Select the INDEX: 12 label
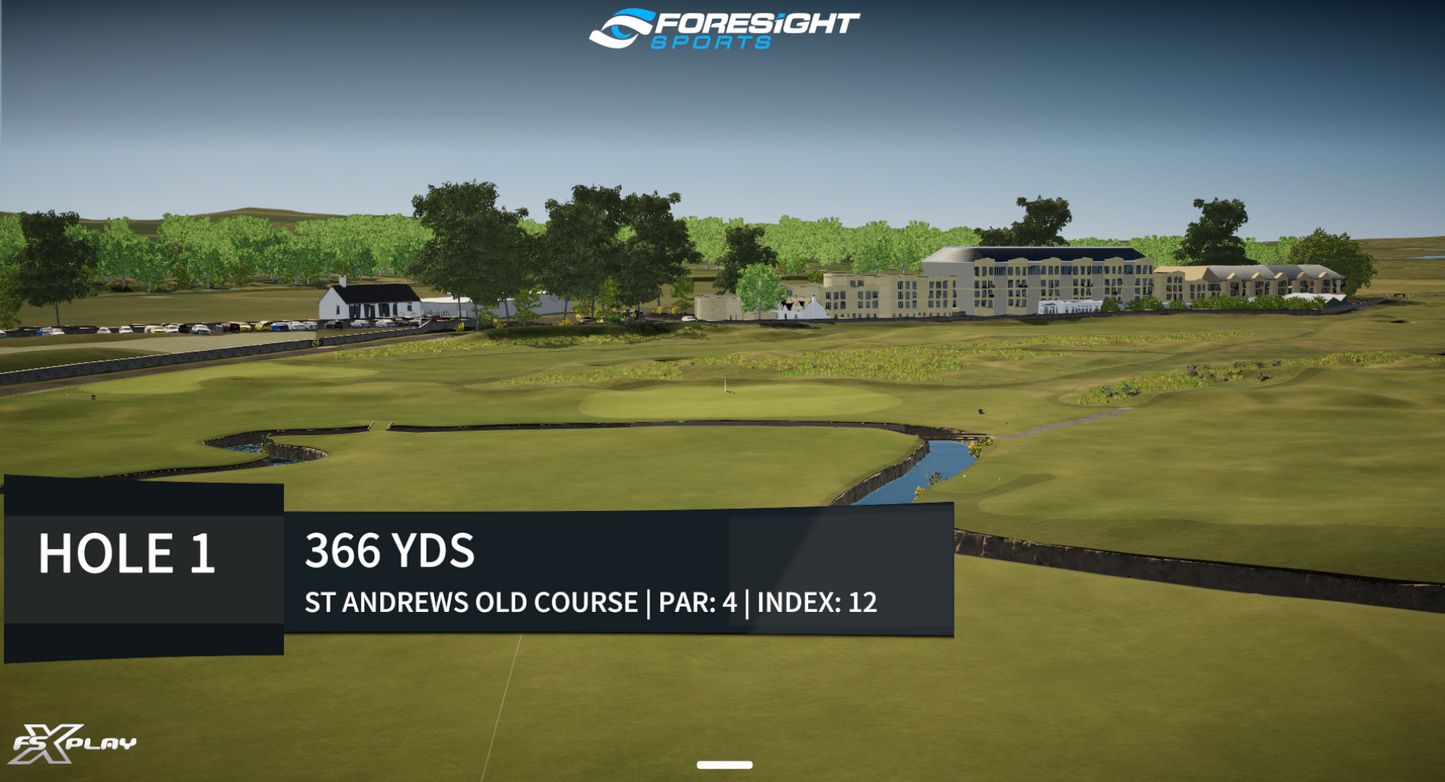The image size is (1445, 782). [x=817, y=603]
